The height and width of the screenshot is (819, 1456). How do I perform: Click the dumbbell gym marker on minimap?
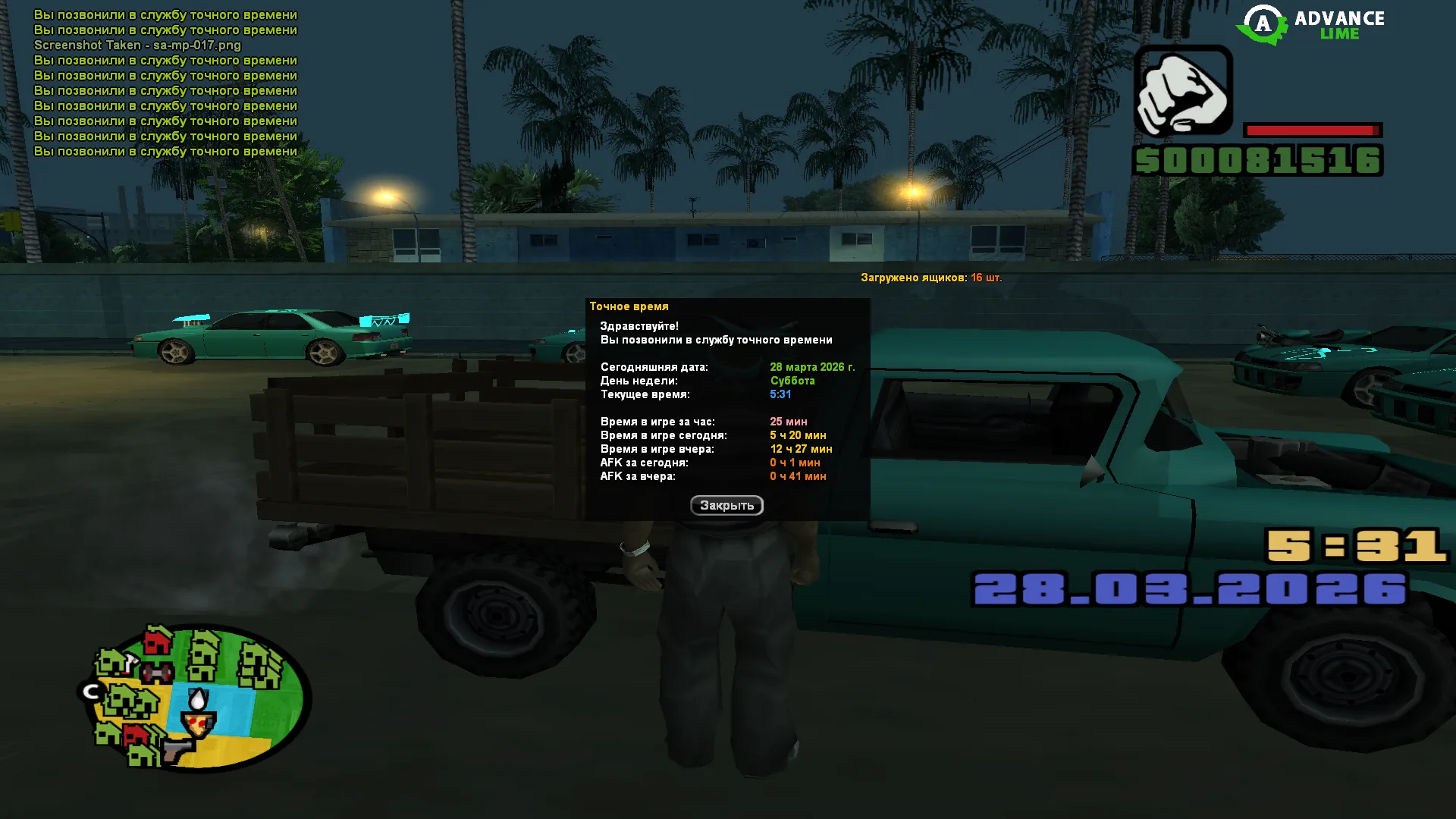(157, 673)
